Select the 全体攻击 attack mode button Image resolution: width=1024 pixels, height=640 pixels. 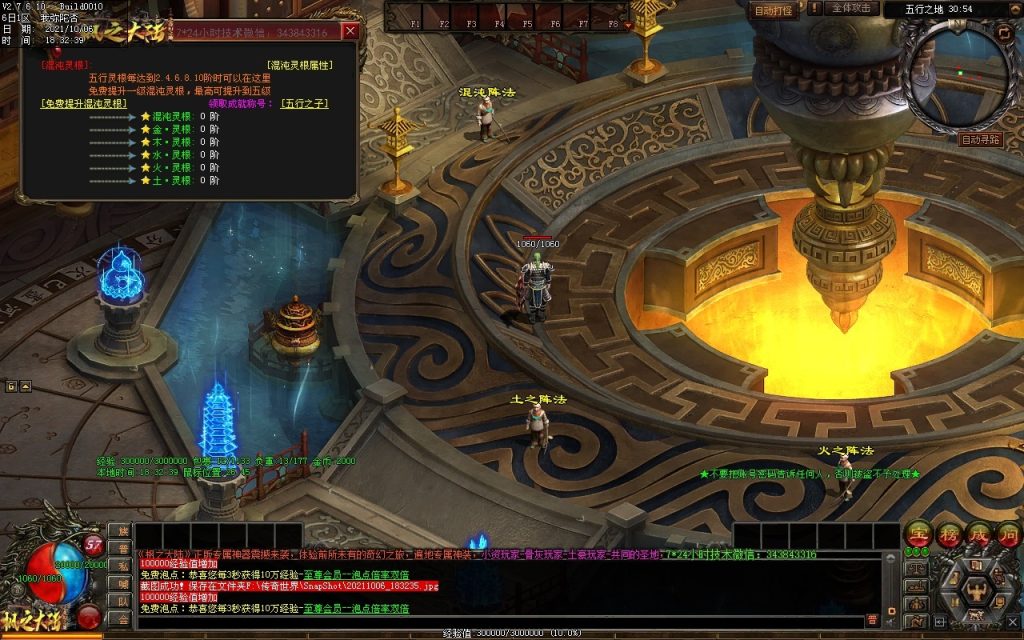coord(853,9)
